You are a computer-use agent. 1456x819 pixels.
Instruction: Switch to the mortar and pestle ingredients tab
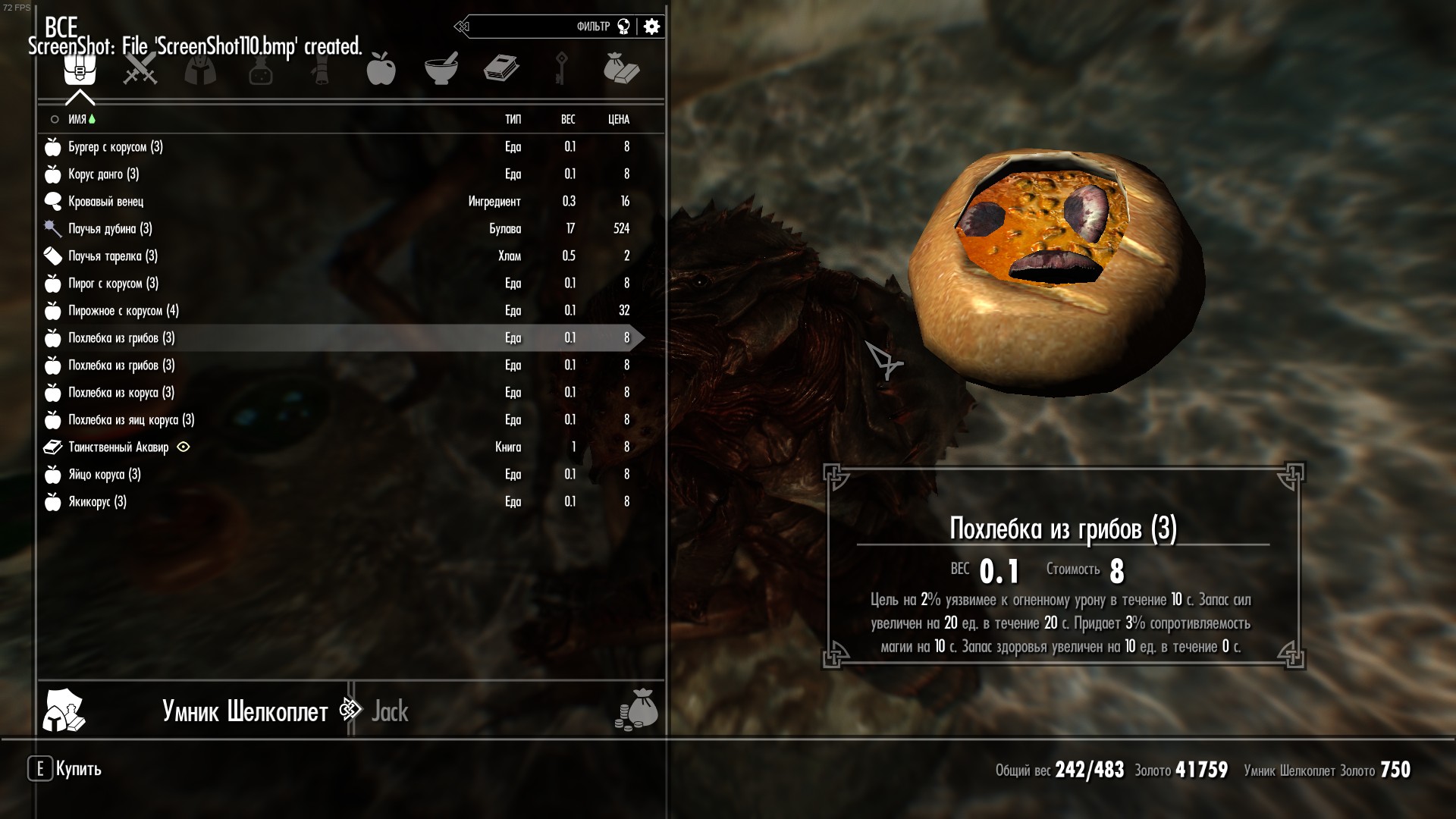[x=441, y=70]
